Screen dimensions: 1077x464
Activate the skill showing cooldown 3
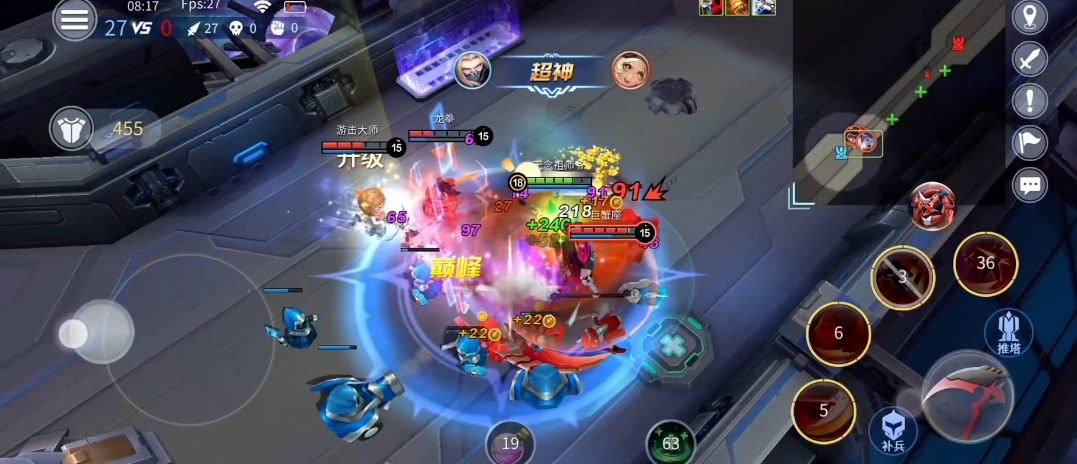pos(902,277)
